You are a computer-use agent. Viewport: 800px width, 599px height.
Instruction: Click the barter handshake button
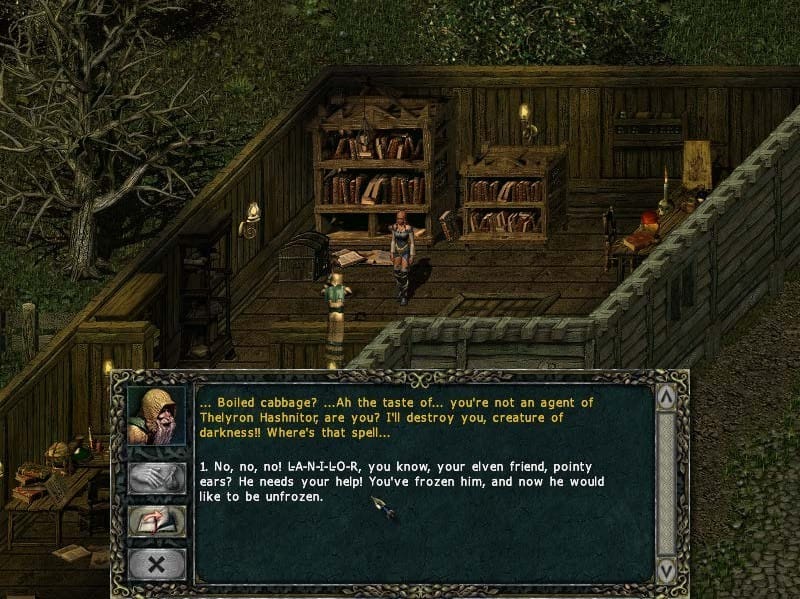click(x=156, y=477)
